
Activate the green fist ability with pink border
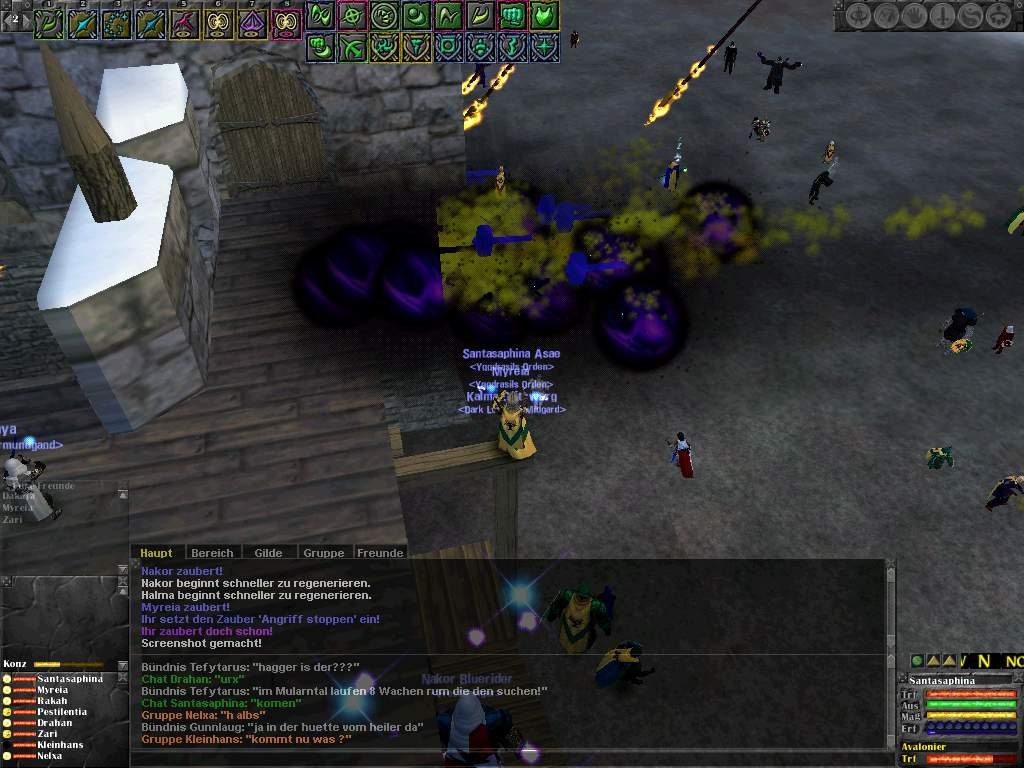tap(512, 16)
